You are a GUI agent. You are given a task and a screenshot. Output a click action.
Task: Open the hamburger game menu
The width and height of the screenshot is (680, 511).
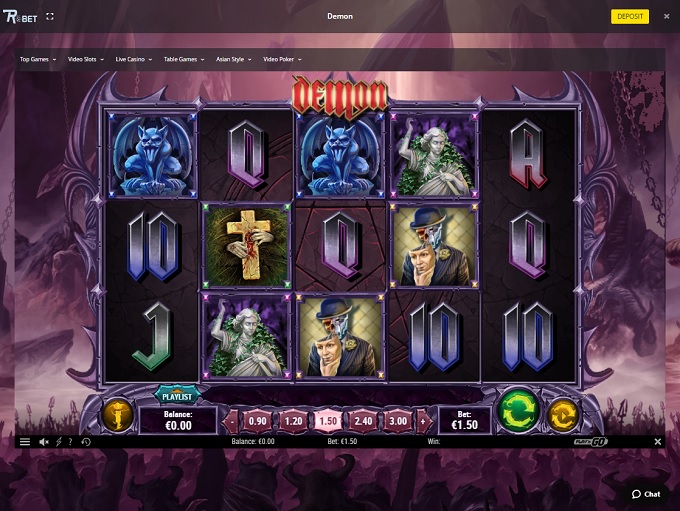pos(25,441)
